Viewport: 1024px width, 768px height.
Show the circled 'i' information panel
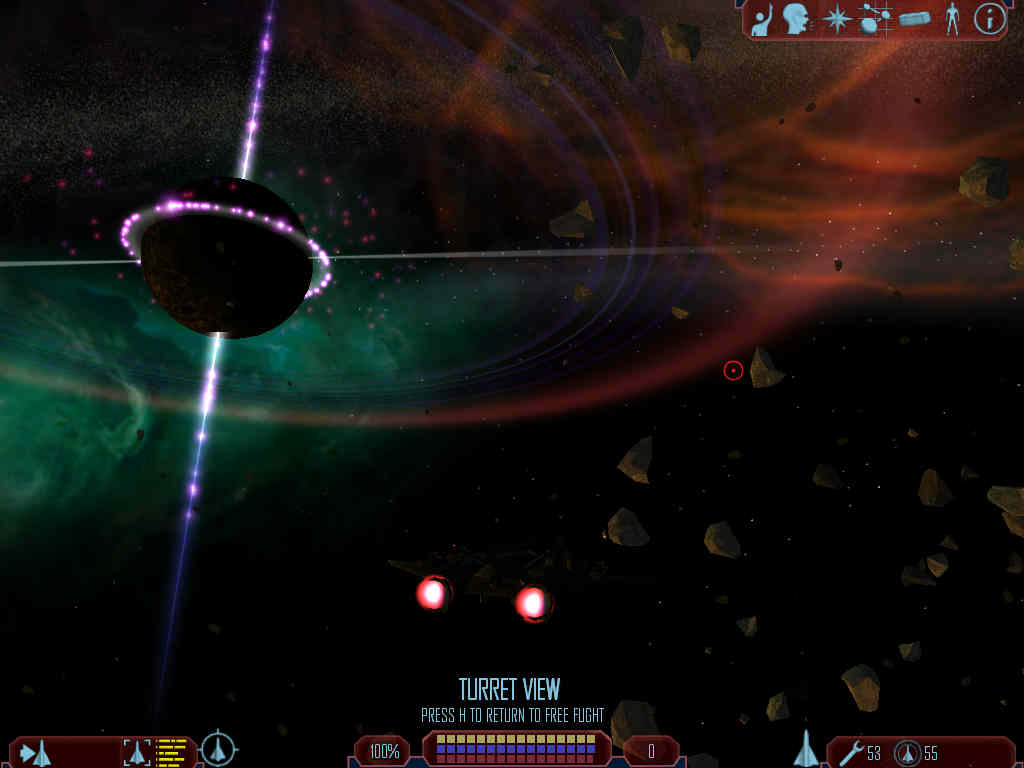click(989, 19)
